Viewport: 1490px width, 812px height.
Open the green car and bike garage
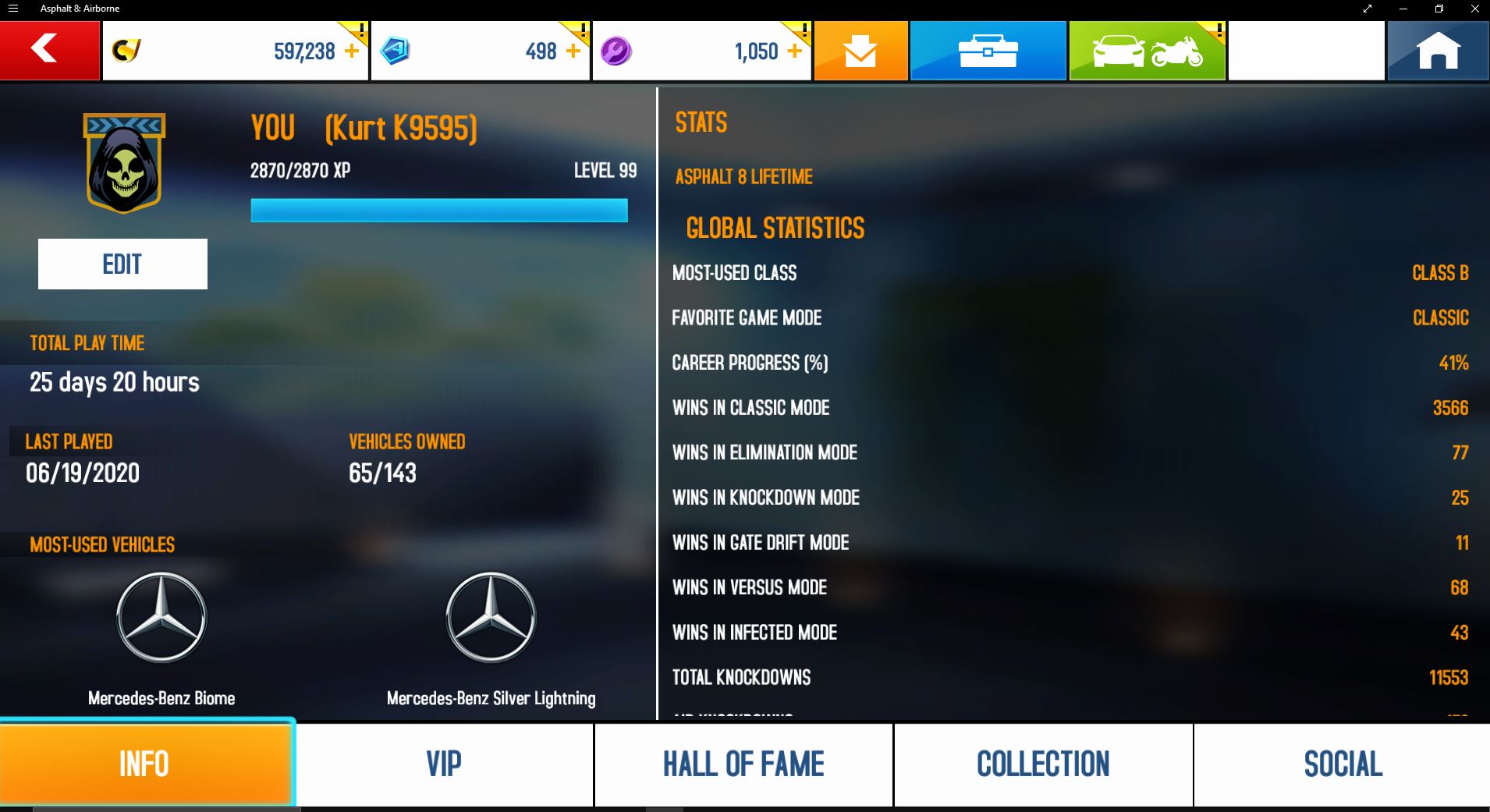(1147, 51)
